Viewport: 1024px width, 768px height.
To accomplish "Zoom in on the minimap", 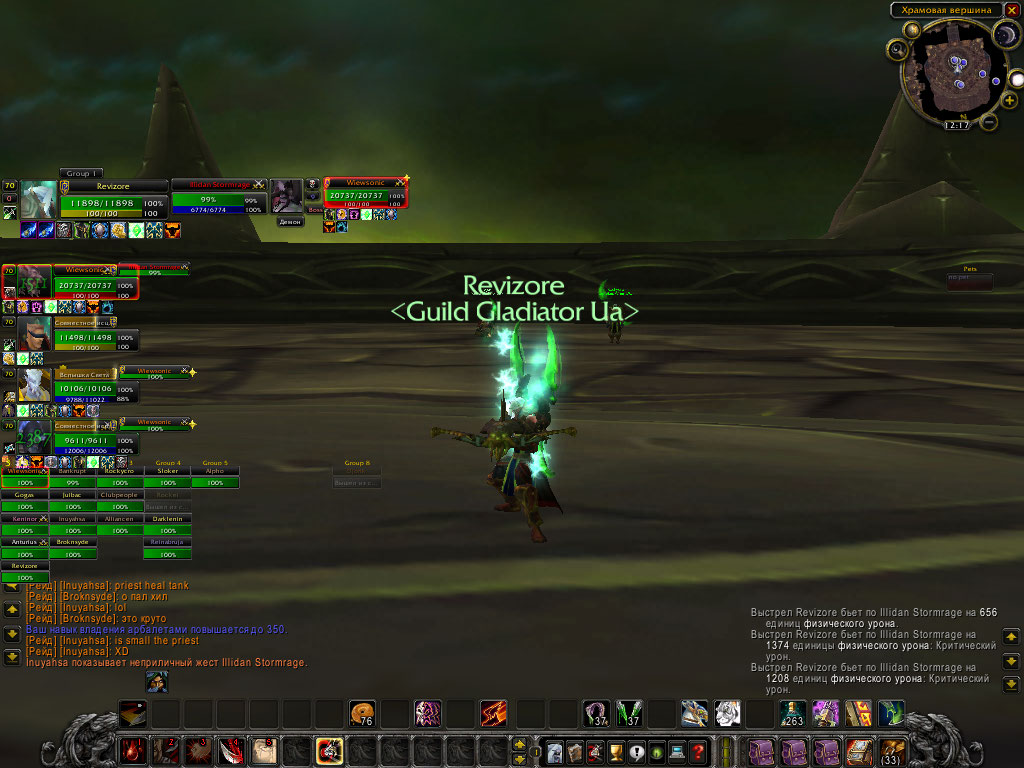I will pos(1010,101).
